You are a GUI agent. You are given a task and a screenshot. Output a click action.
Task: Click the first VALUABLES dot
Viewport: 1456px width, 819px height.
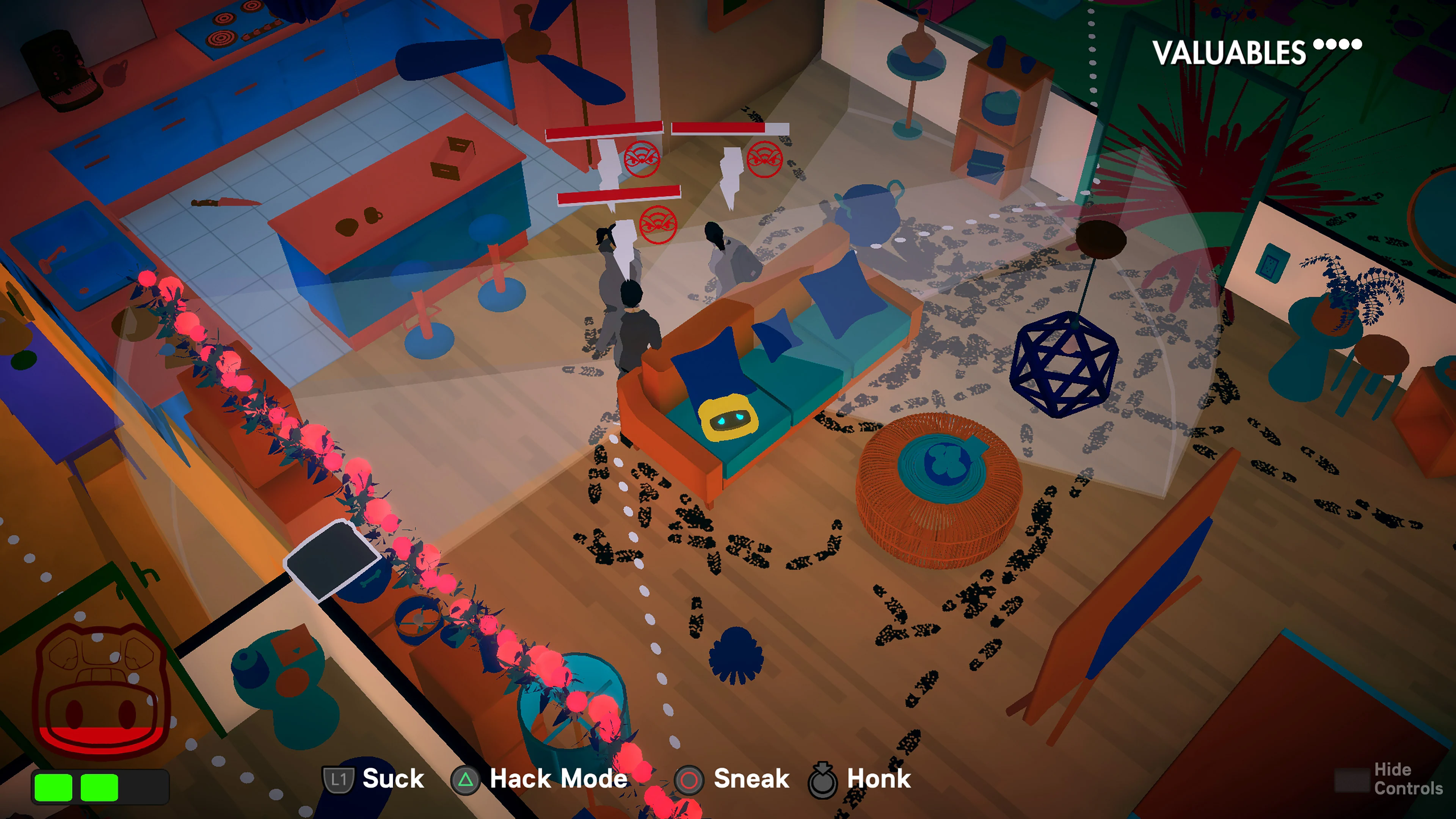pos(1318,44)
